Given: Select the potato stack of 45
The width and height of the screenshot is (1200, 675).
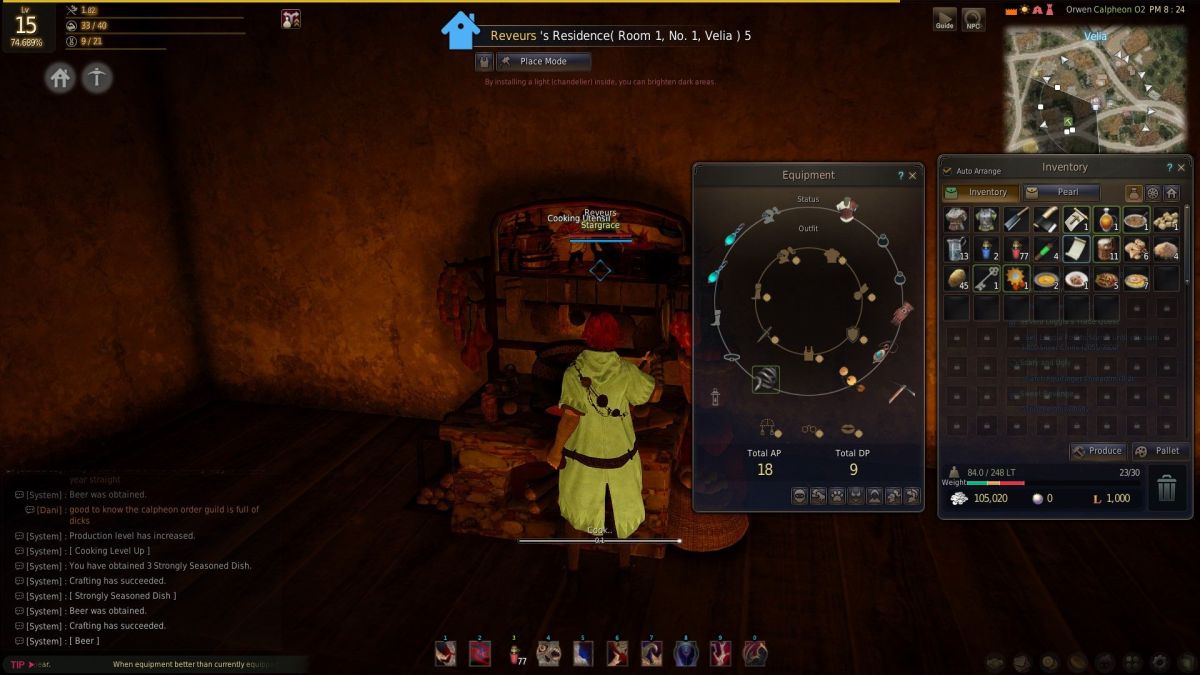Looking at the screenshot, I should (957, 279).
